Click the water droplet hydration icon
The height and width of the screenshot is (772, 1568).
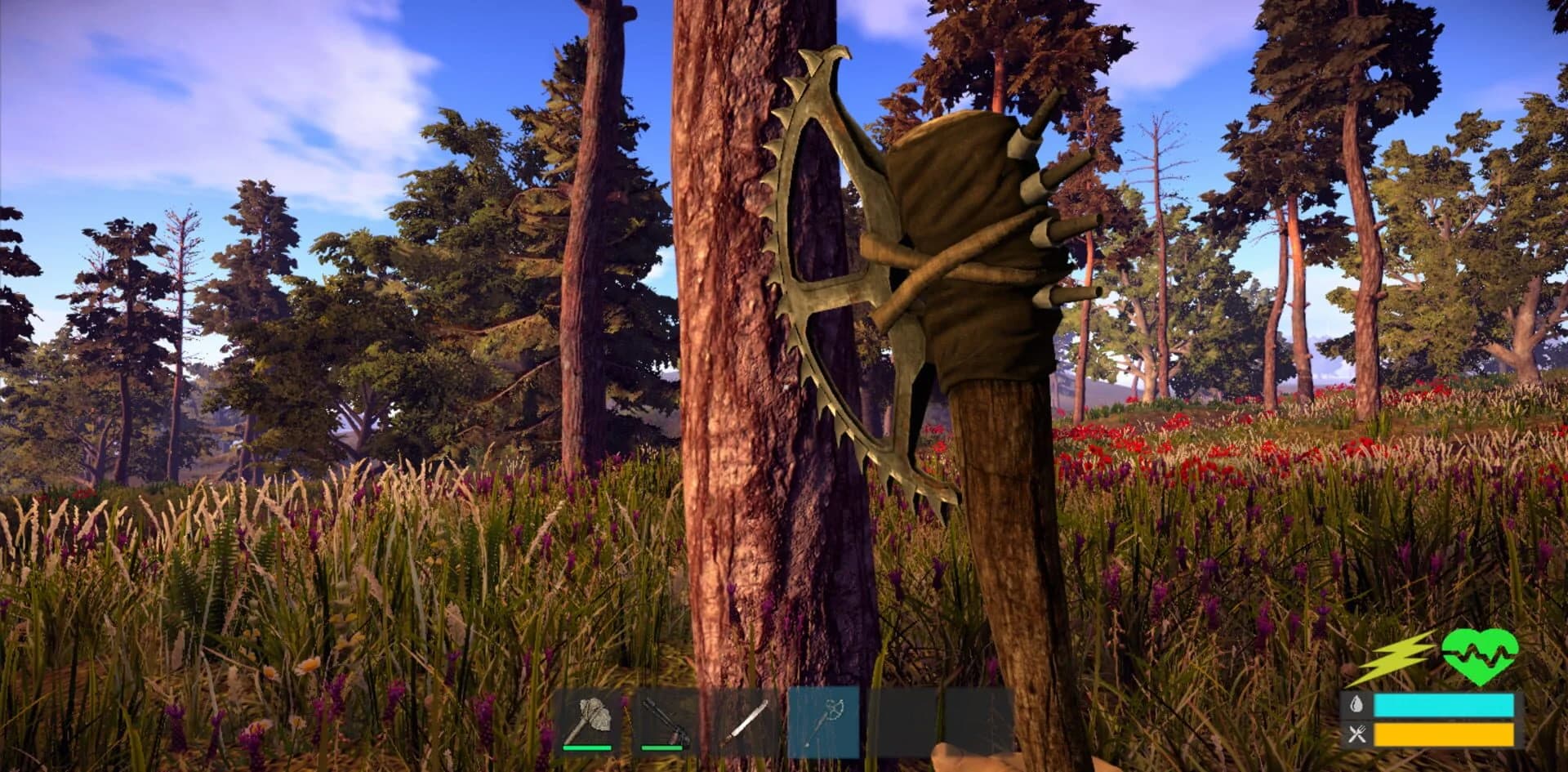click(x=1356, y=703)
